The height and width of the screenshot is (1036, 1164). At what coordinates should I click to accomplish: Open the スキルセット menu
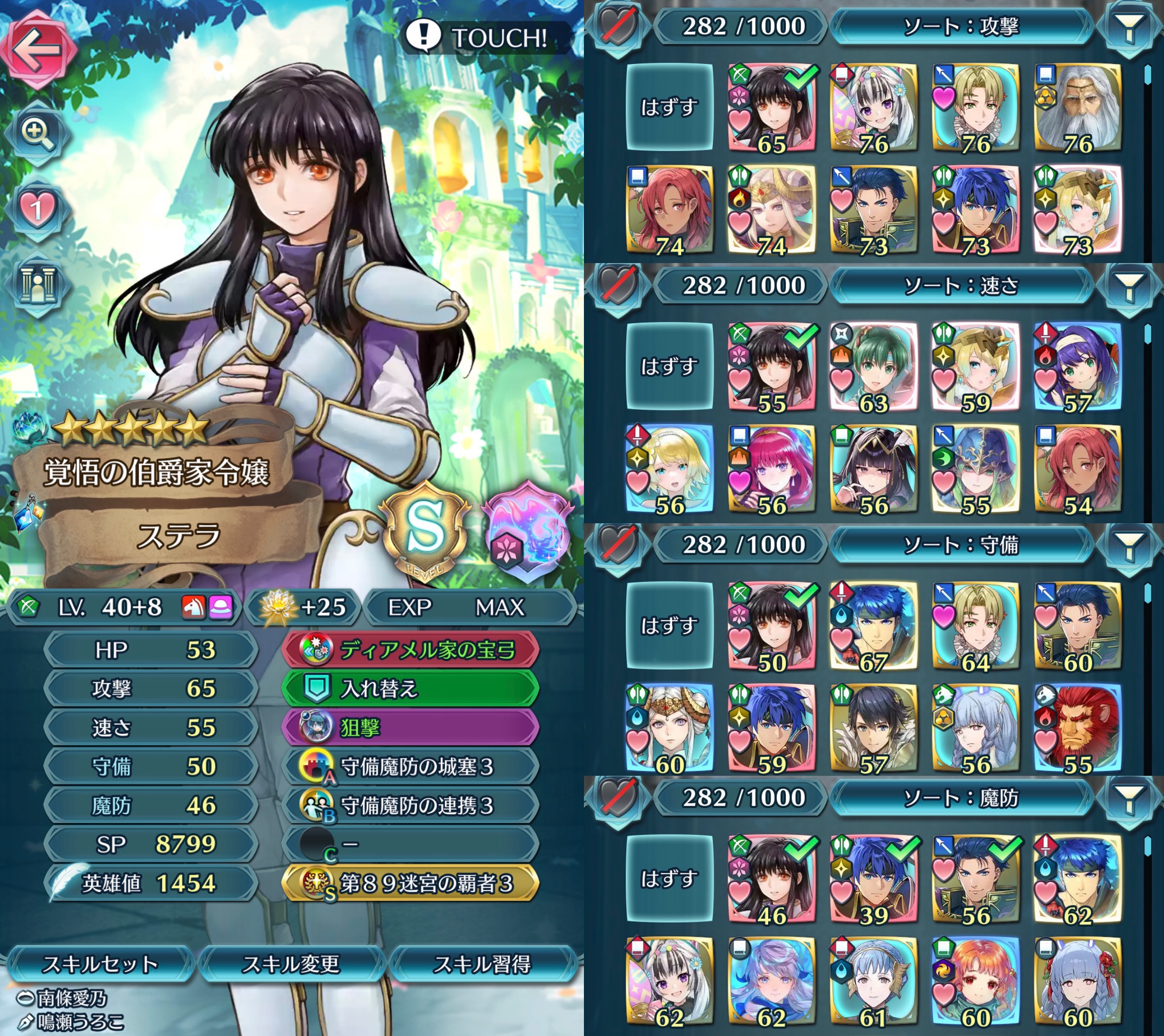click(x=100, y=964)
